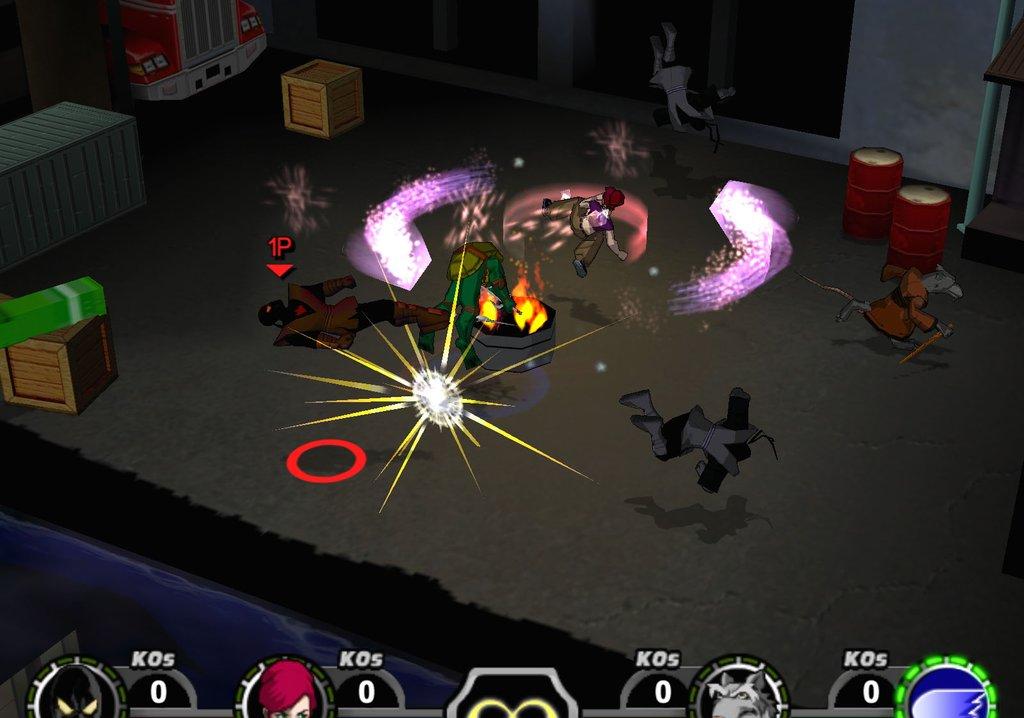Select the black masked ninja portrait
Image resolution: width=1024 pixels, height=718 pixels.
[75, 693]
